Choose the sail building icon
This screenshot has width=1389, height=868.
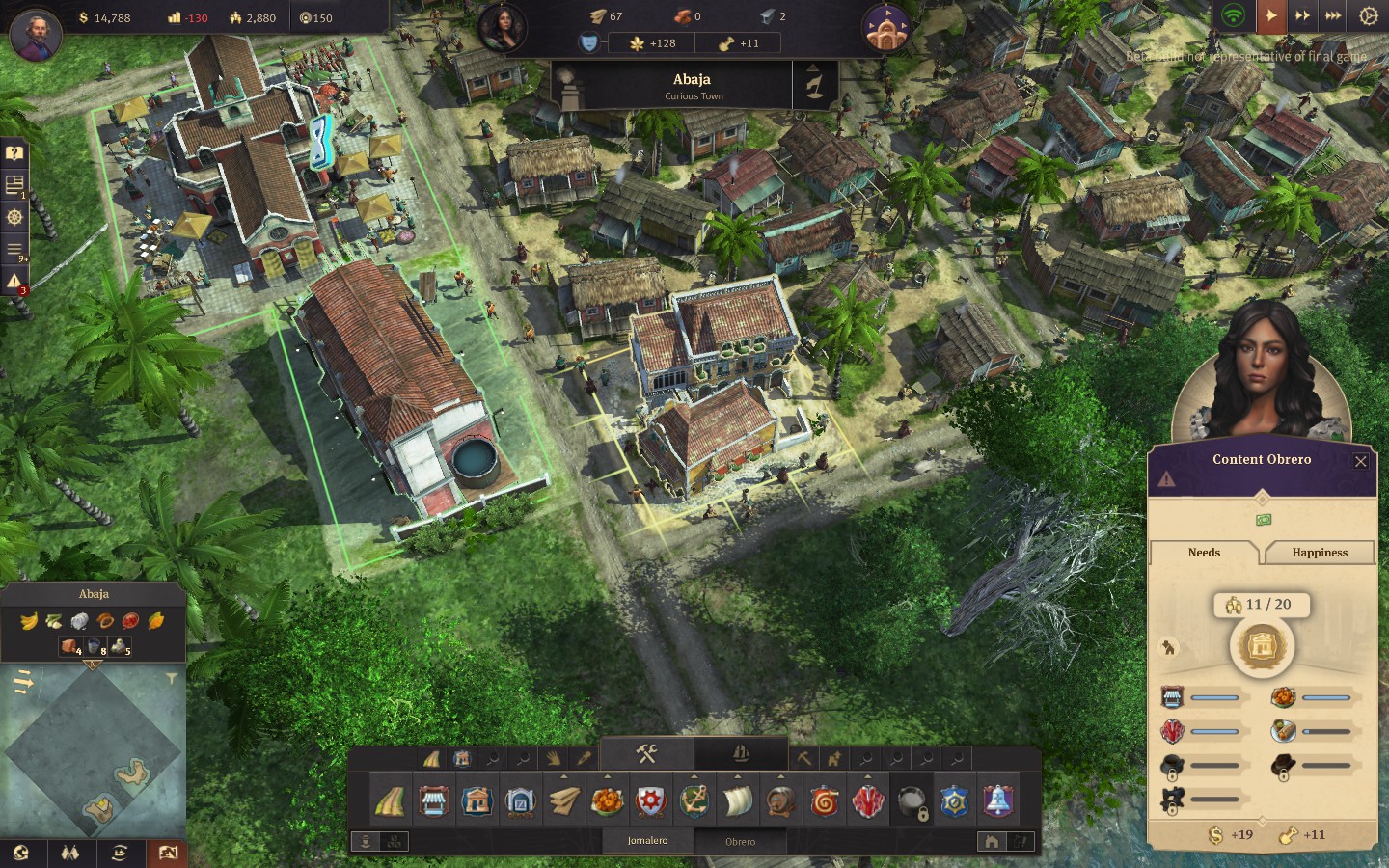(x=738, y=801)
